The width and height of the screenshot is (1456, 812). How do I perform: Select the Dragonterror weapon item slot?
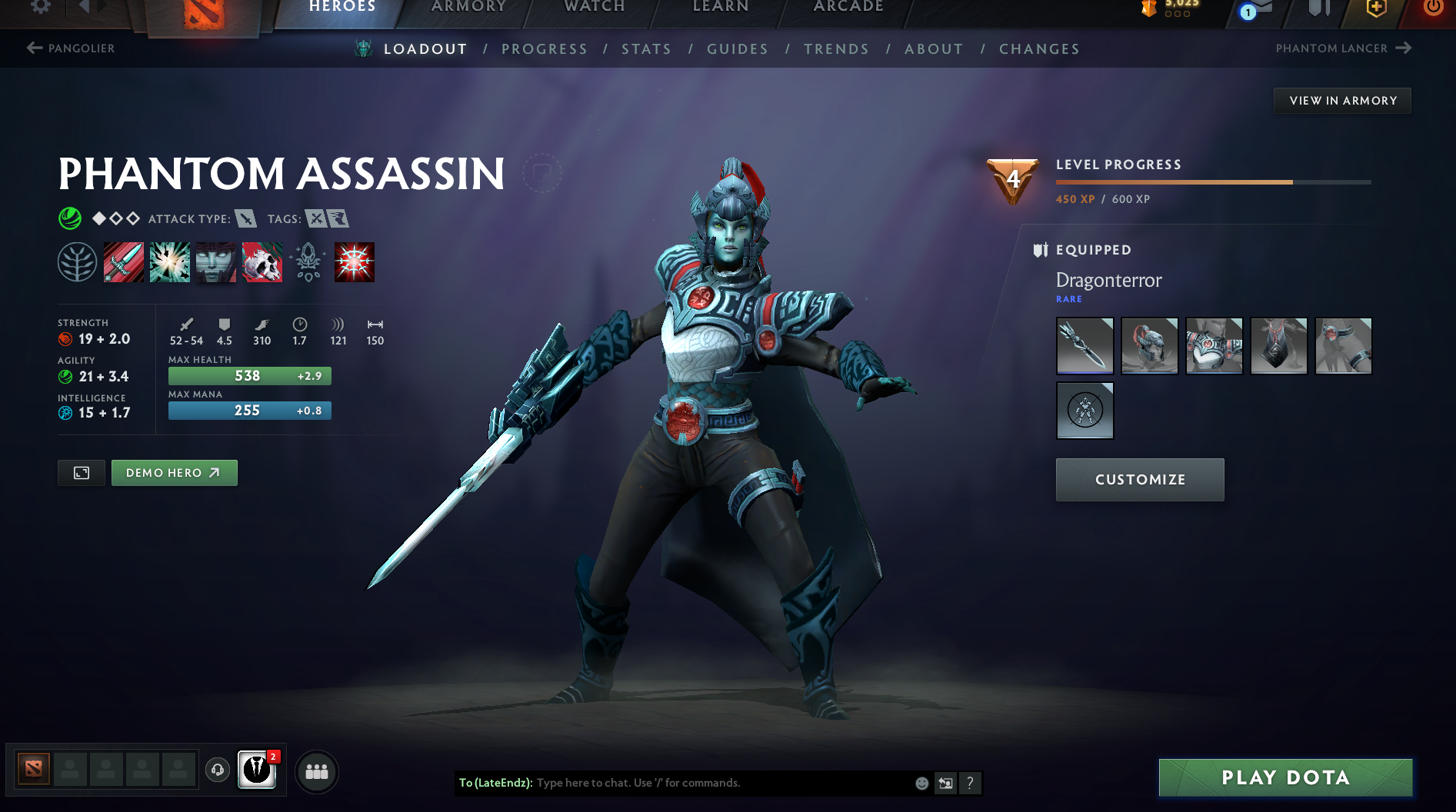point(1085,346)
